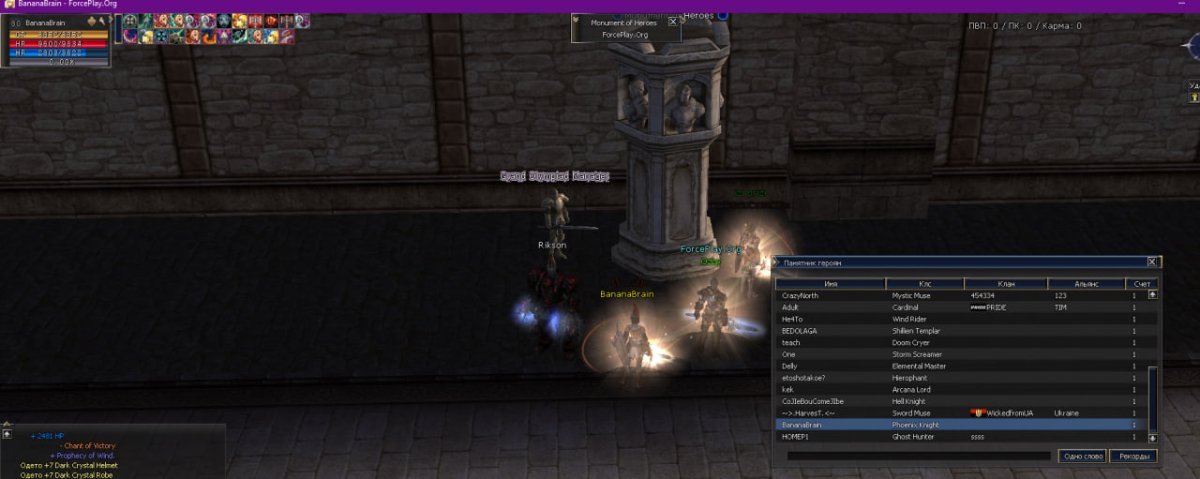Click the "Счет" column header
Screen dimensions: 1200x479
1141,284
